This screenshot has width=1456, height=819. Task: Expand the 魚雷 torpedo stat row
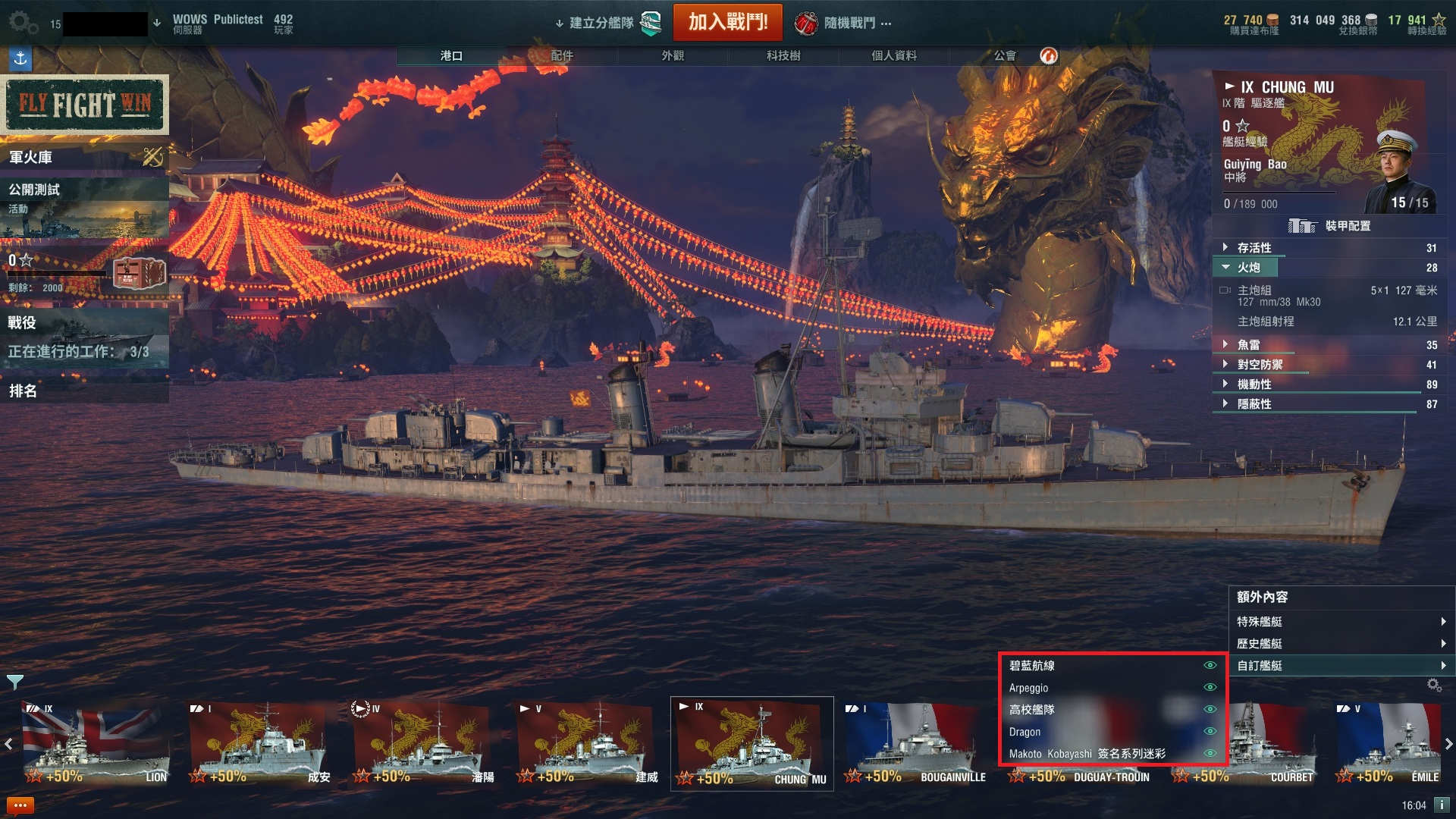click(x=1249, y=345)
